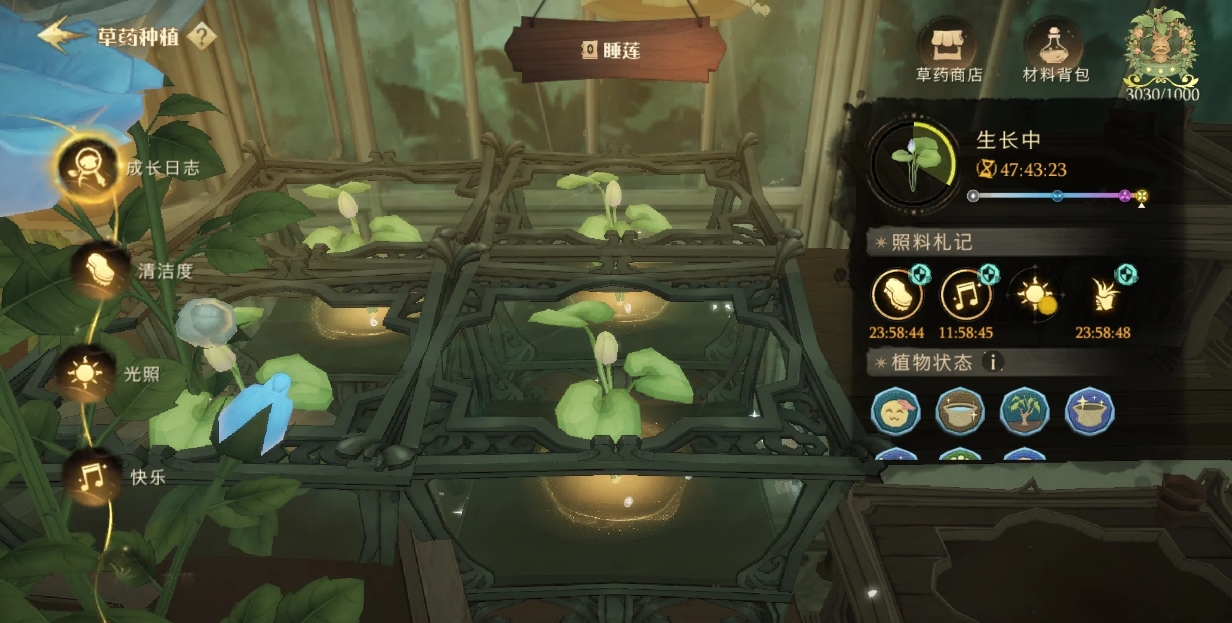The width and height of the screenshot is (1232, 623).
Task: Select the 成长日志 growth log tab
Action: pos(88,165)
